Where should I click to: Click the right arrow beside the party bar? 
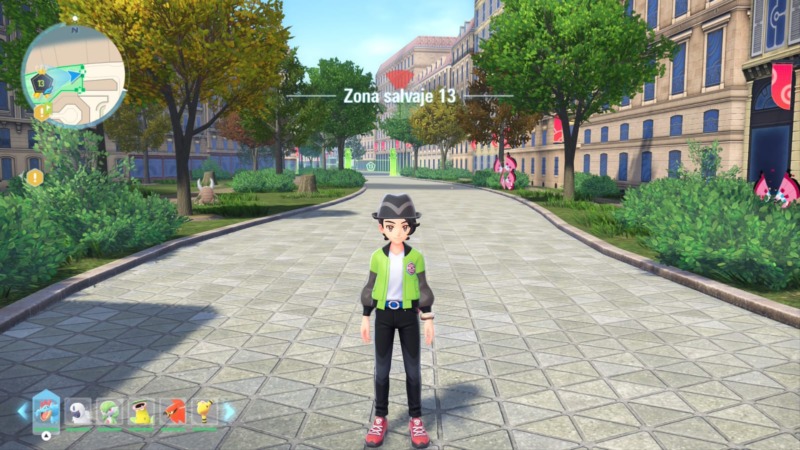point(229,411)
